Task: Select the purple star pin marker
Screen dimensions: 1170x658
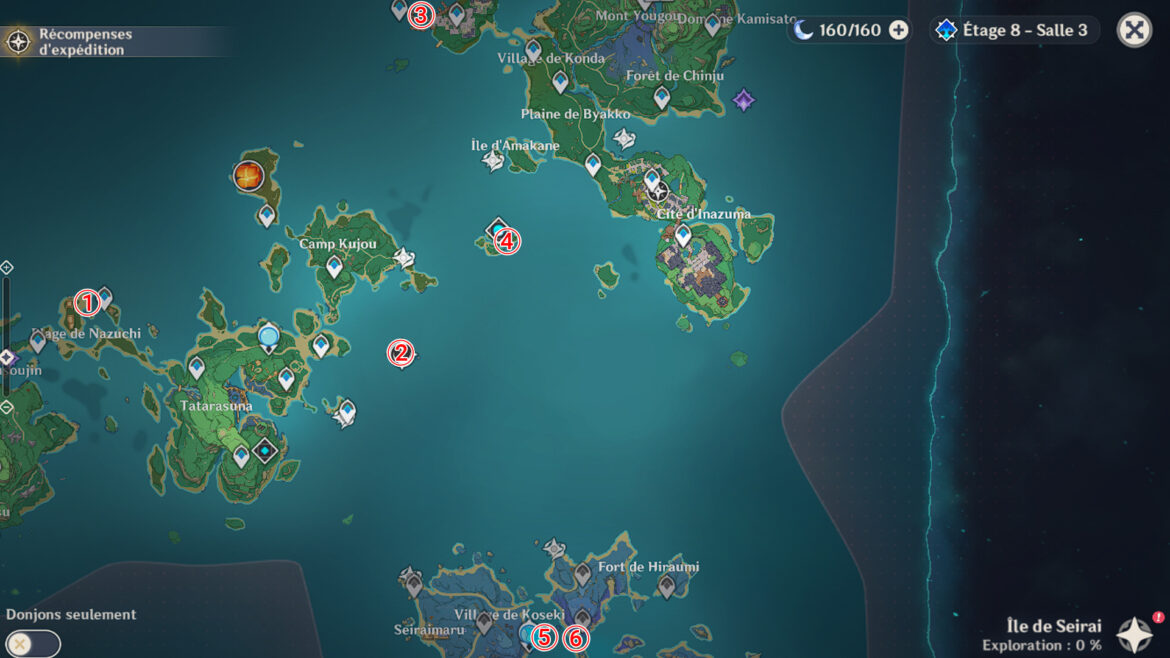Action: coord(743,100)
